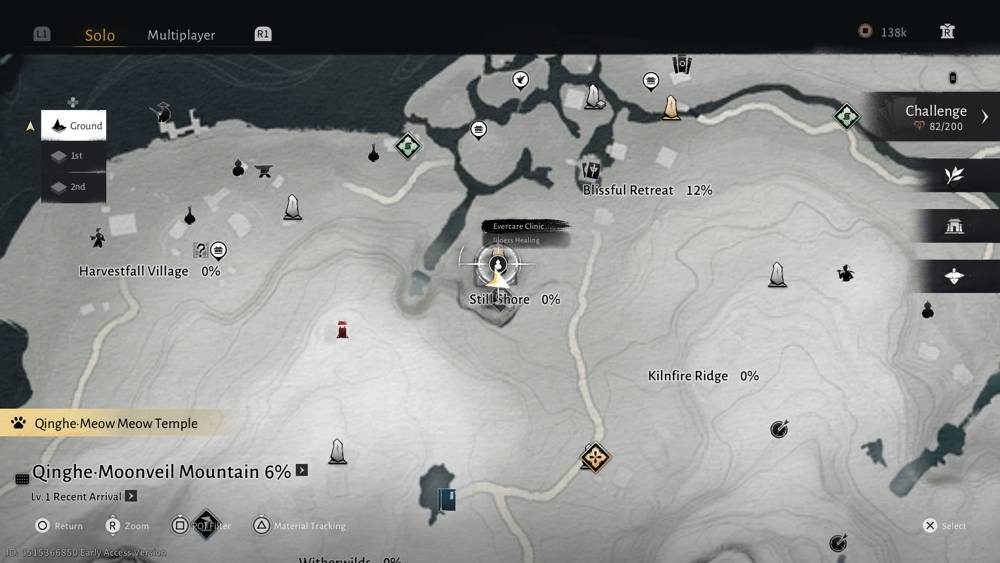
Task: Select the Ground floor layer
Action: pos(74,126)
